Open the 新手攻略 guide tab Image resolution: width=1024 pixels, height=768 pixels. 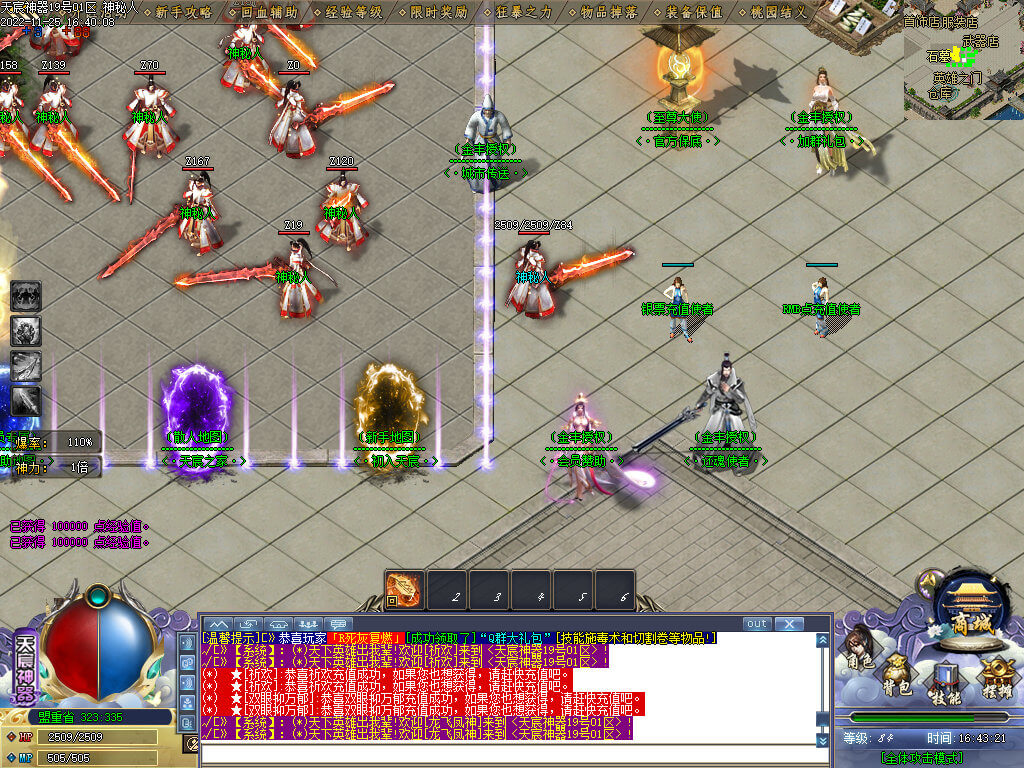[184, 12]
